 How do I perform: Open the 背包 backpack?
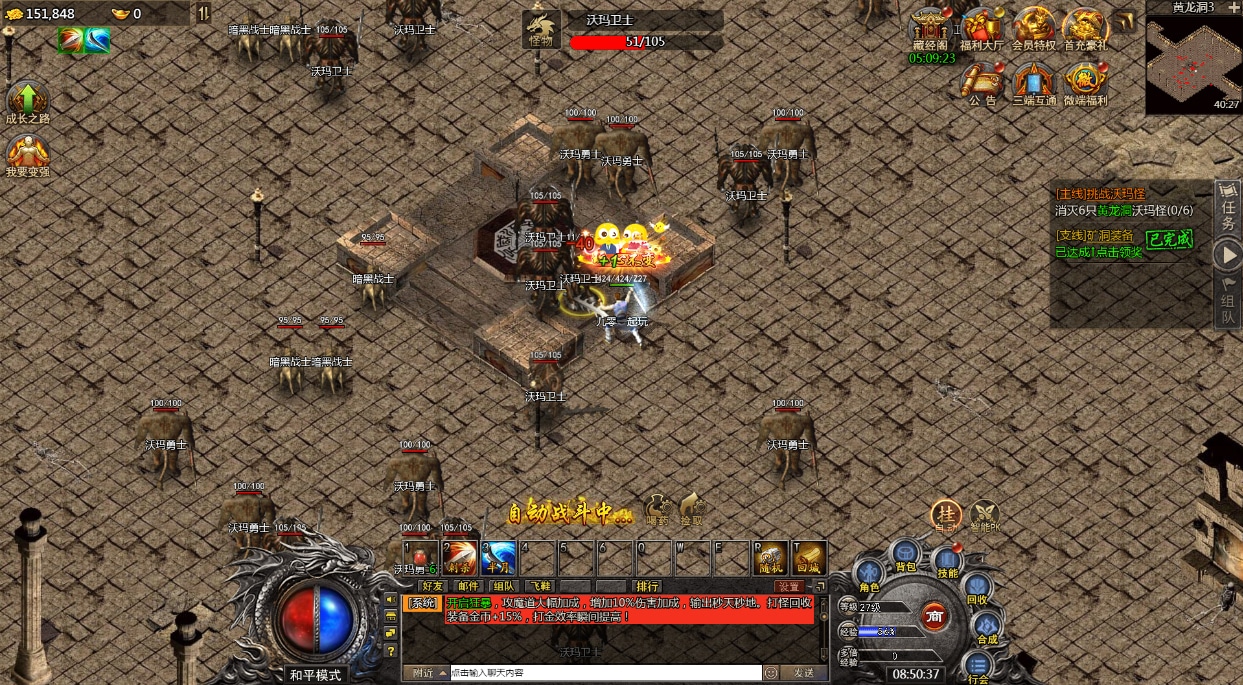[905, 555]
